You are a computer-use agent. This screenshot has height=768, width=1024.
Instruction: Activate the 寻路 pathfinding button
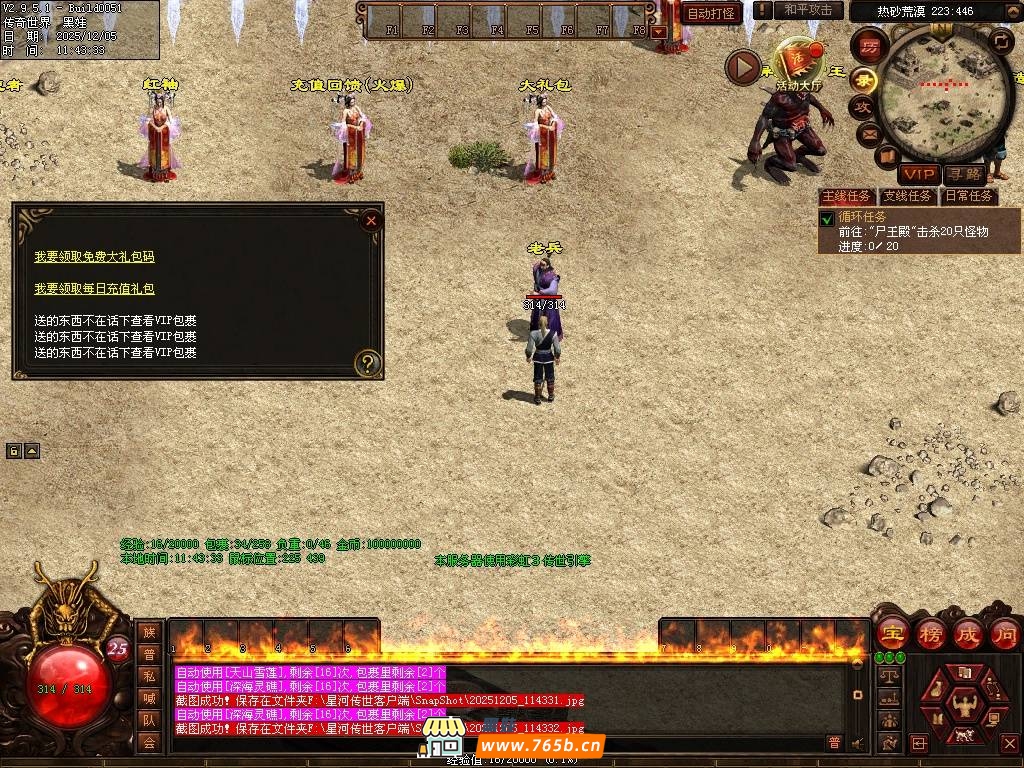pyautogui.click(x=963, y=175)
